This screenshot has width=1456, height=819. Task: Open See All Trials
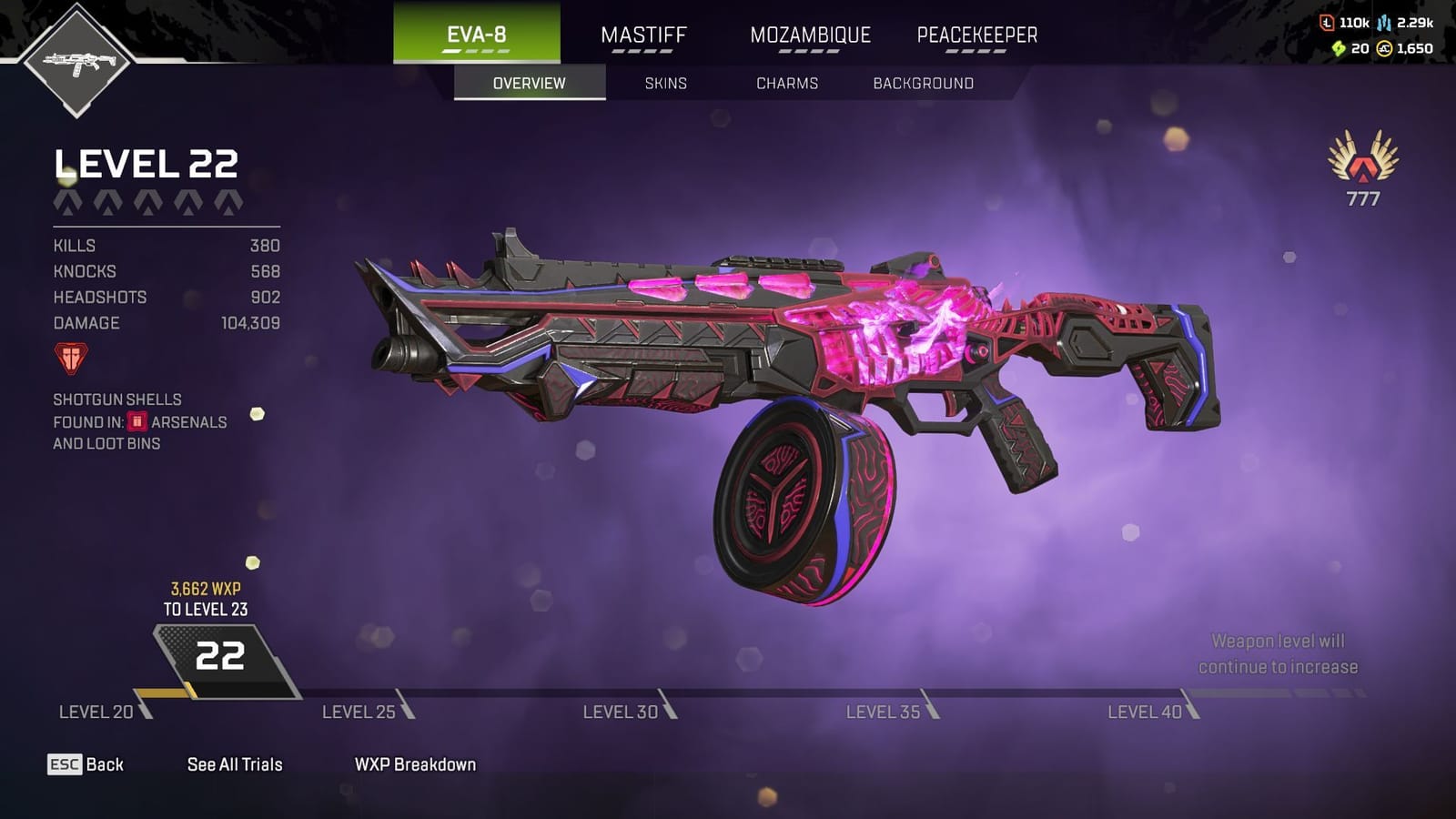235,764
